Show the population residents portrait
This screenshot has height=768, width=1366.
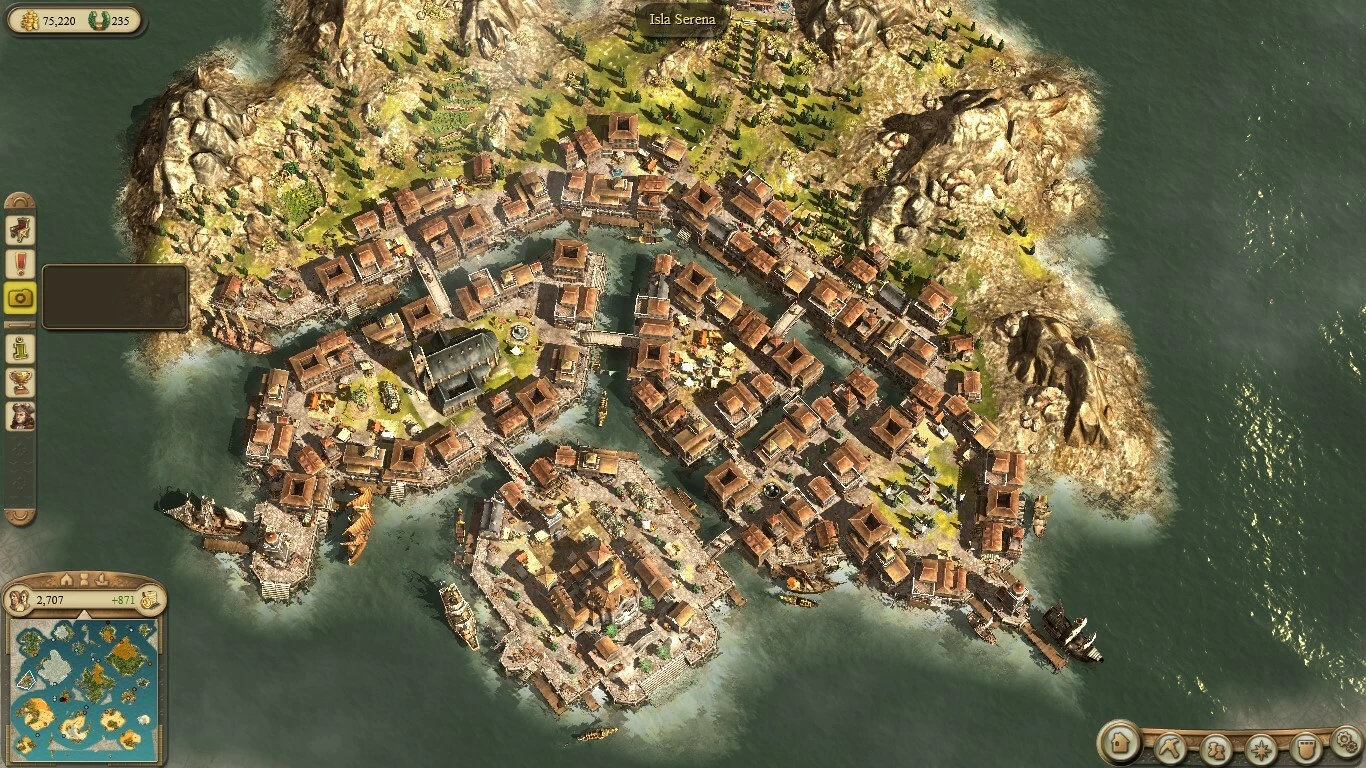(19, 600)
